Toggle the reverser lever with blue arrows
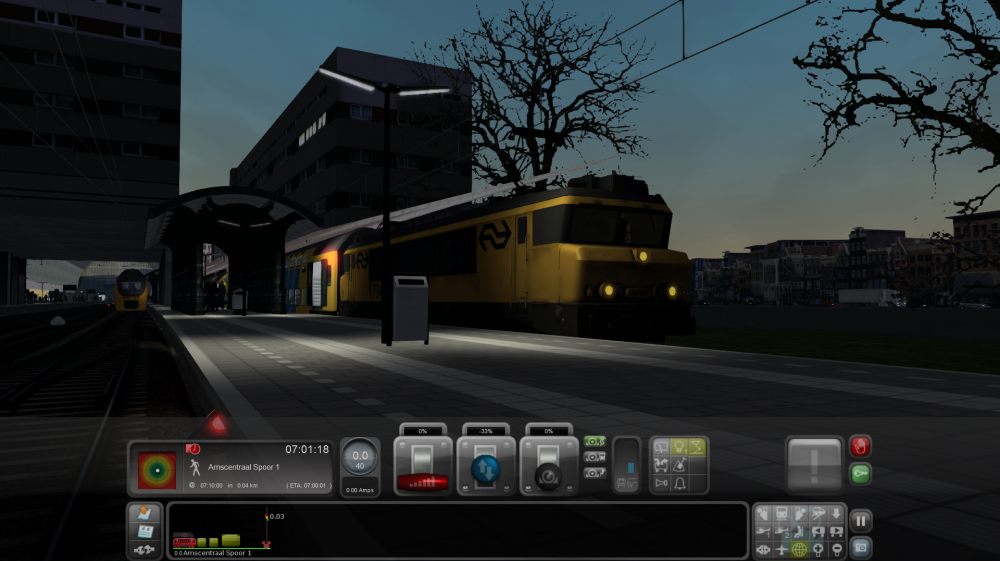1000x561 pixels. (486, 466)
